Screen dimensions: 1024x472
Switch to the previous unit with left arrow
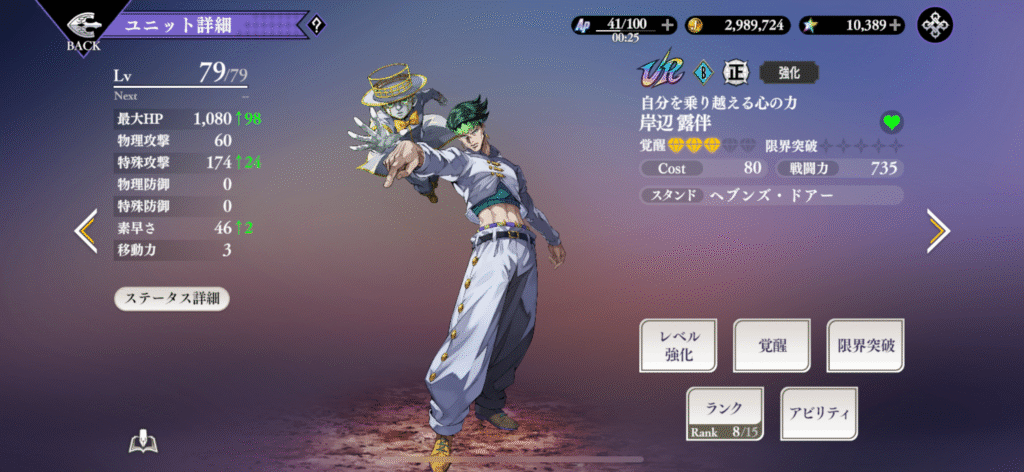[87, 231]
